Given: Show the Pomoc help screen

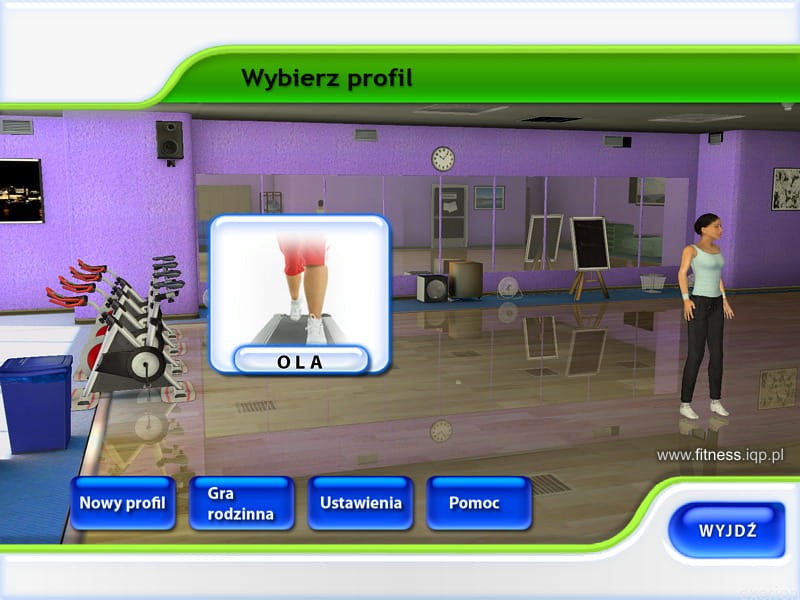Looking at the screenshot, I should (478, 503).
